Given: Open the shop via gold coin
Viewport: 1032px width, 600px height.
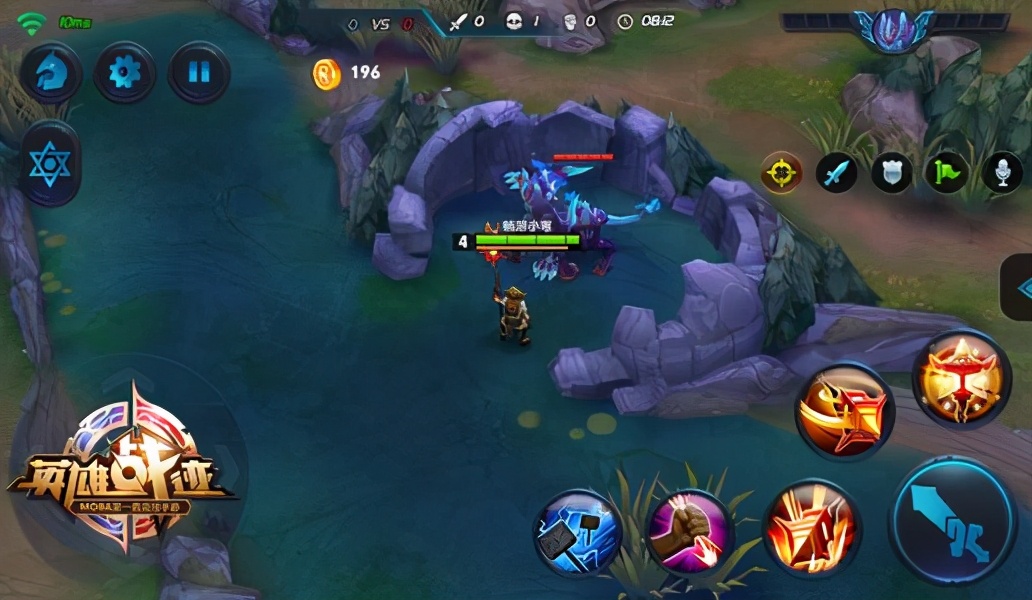Looking at the screenshot, I should click(x=327, y=73).
